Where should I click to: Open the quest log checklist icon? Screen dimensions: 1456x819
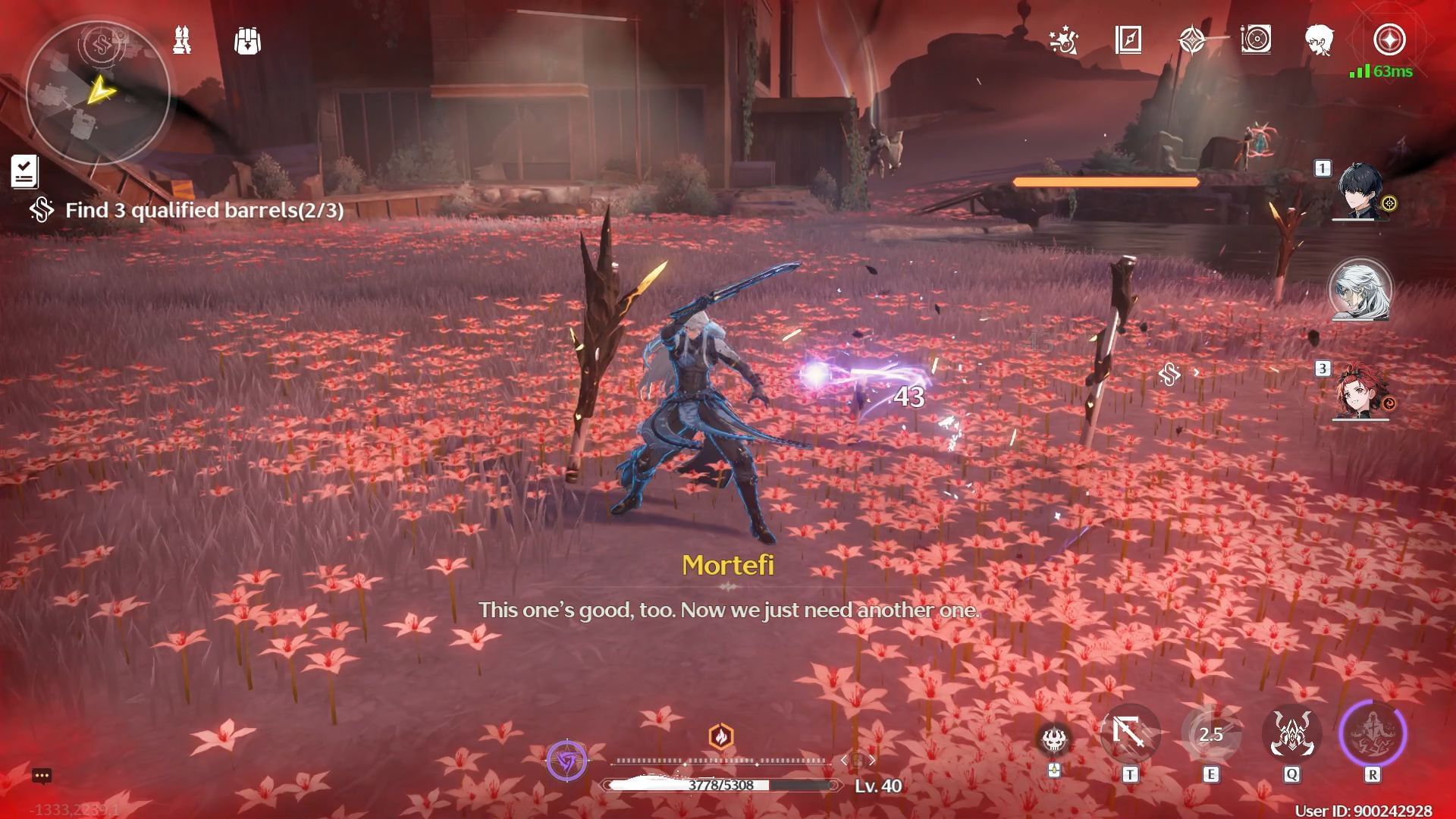pyautogui.click(x=24, y=171)
